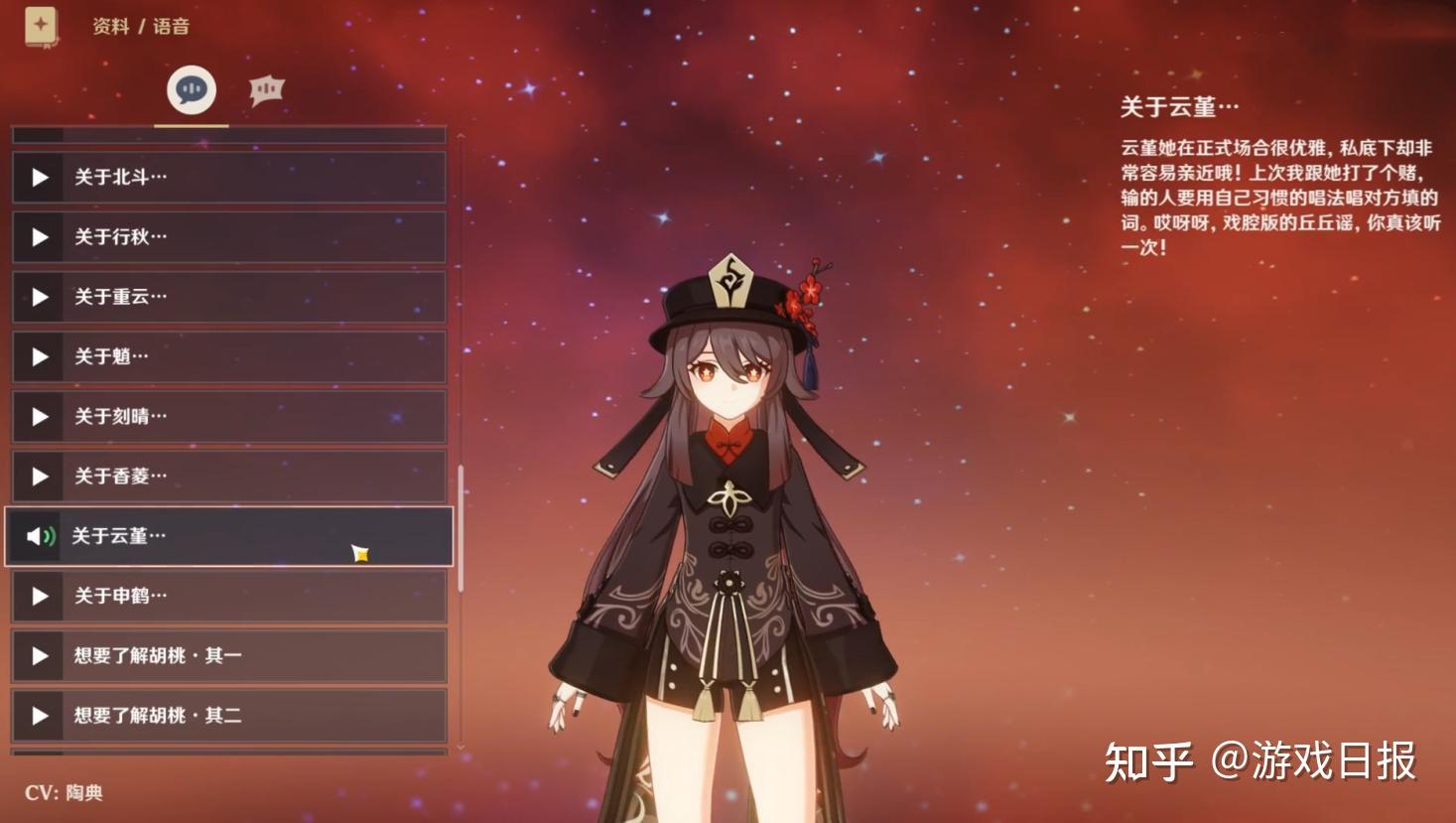Play the 关于北斗 voice line
Image resolution: width=1456 pixels, height=823 pixels.
[228, 178]
